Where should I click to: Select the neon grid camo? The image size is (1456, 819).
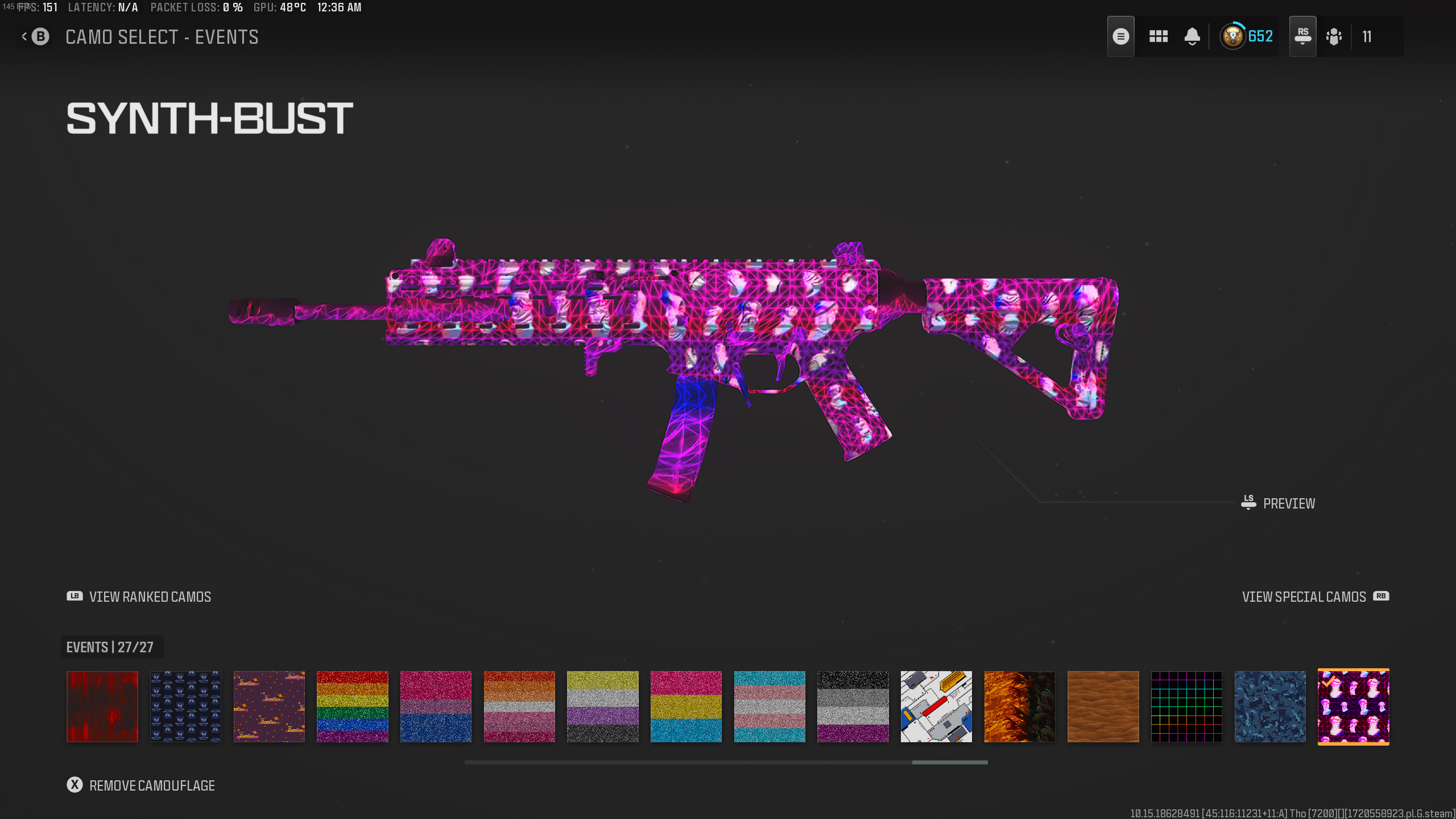[x=1186, y=706]
